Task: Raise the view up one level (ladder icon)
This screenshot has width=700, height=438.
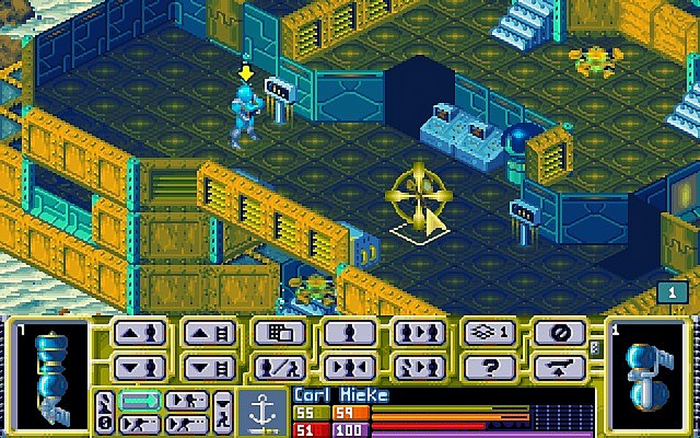Action: [x=209, y=334]
